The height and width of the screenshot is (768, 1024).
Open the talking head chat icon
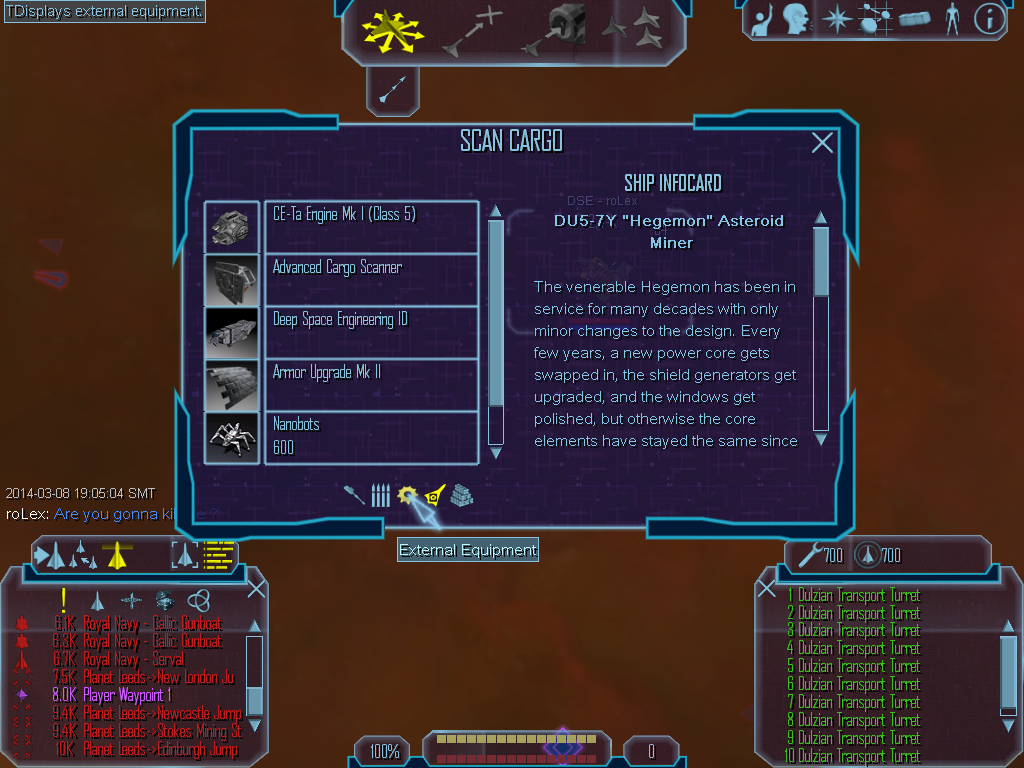(x=796, y=19)
